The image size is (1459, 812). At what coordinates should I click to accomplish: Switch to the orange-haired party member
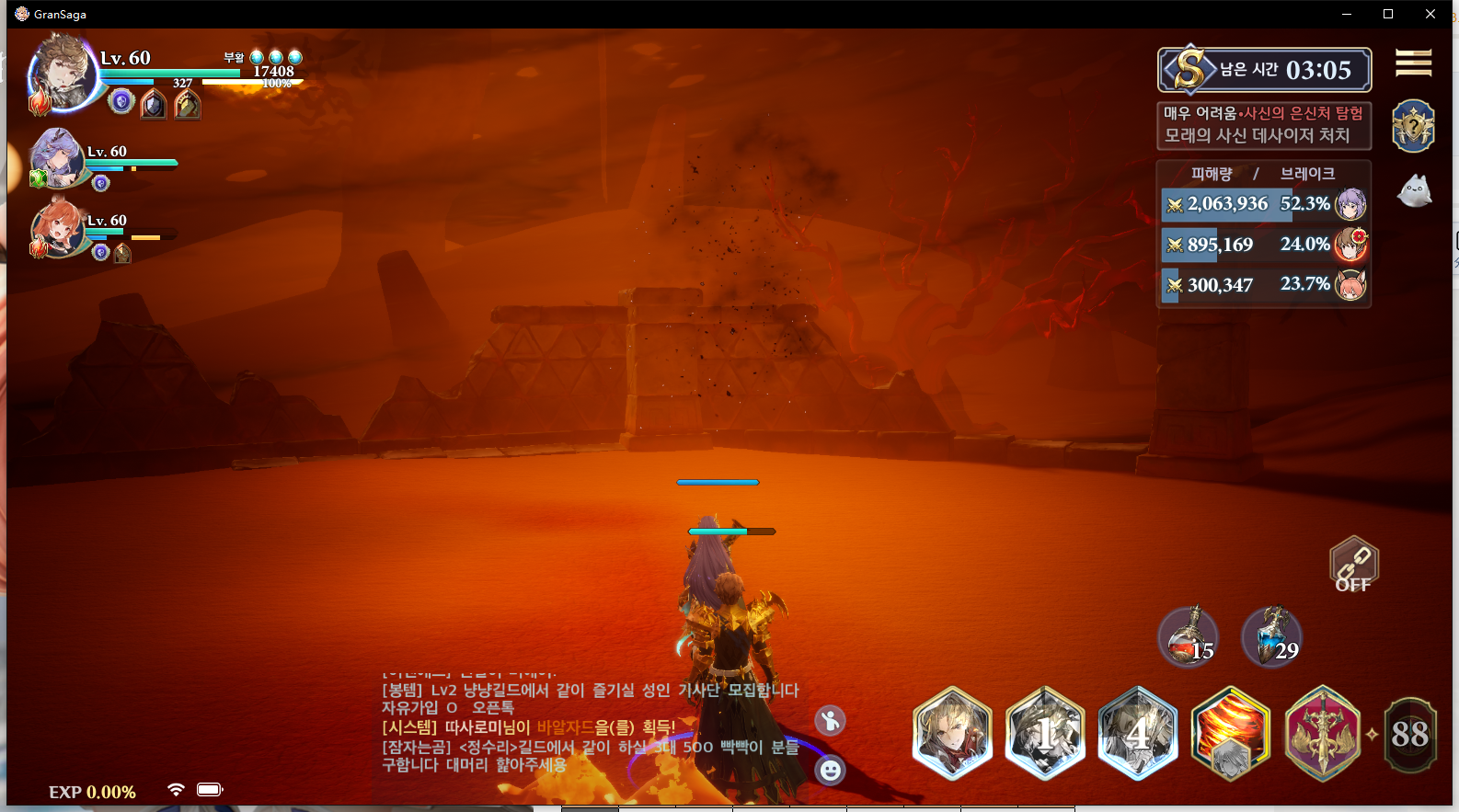[x=58, y=228]
